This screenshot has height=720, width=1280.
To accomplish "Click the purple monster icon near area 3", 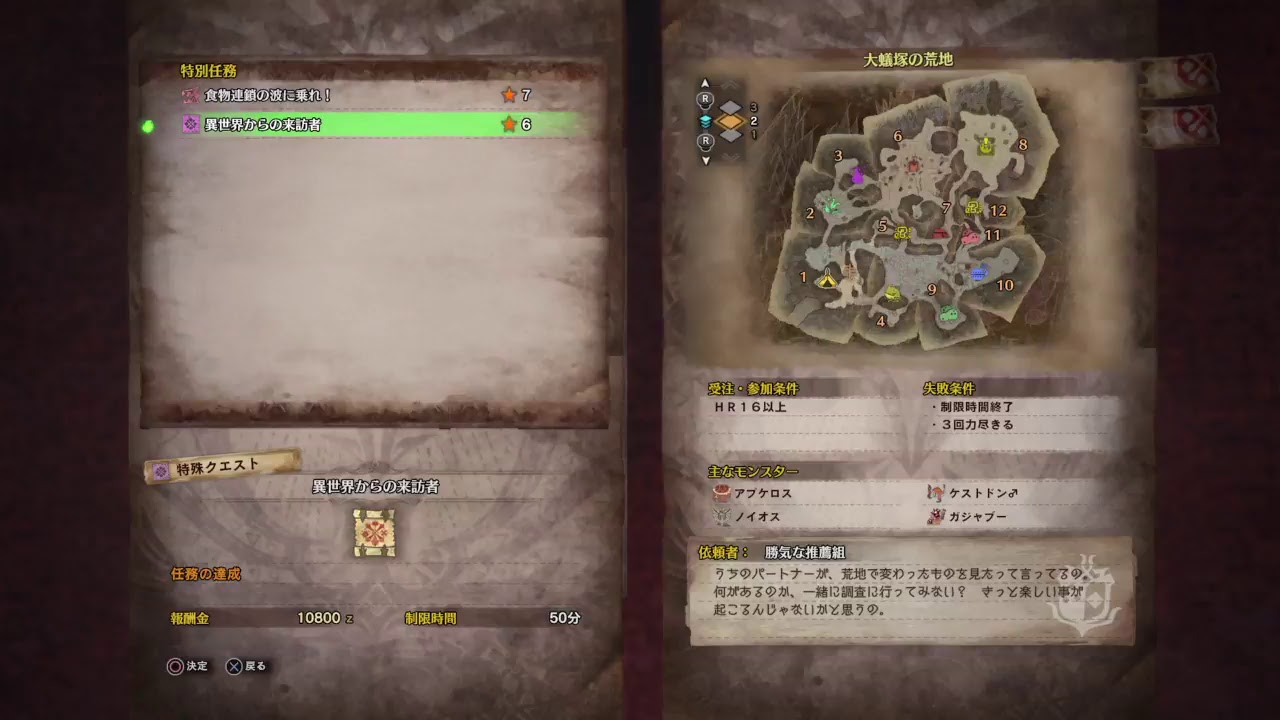I will (859, 175).
